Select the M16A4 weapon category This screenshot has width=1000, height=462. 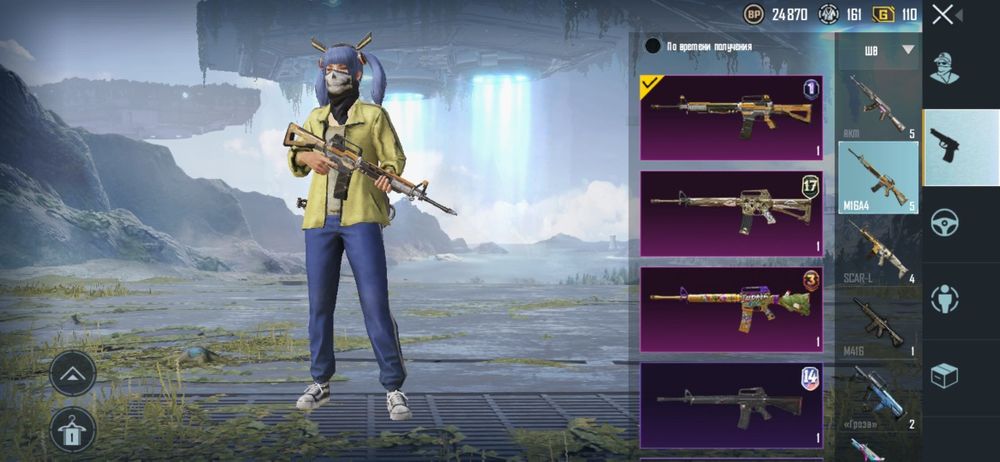[x=877, y=177]
